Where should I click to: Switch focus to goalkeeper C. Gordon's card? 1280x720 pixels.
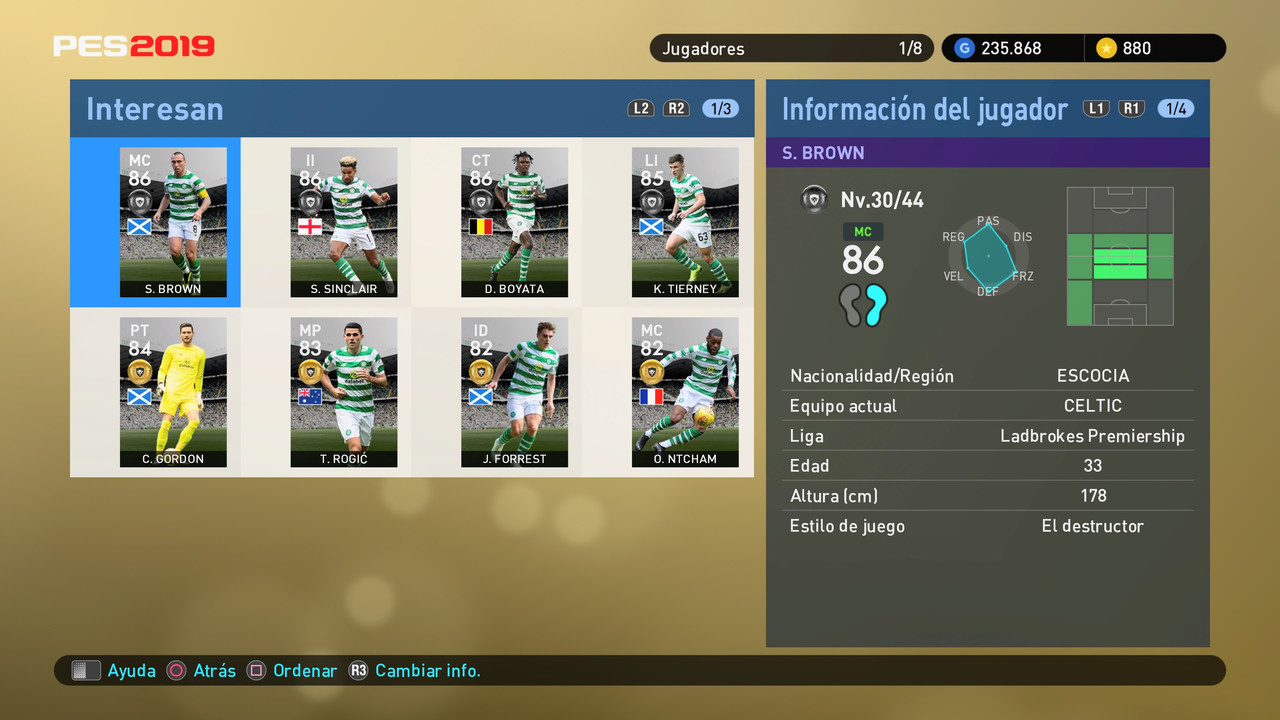pyautogui.click(x=173, y=392)
